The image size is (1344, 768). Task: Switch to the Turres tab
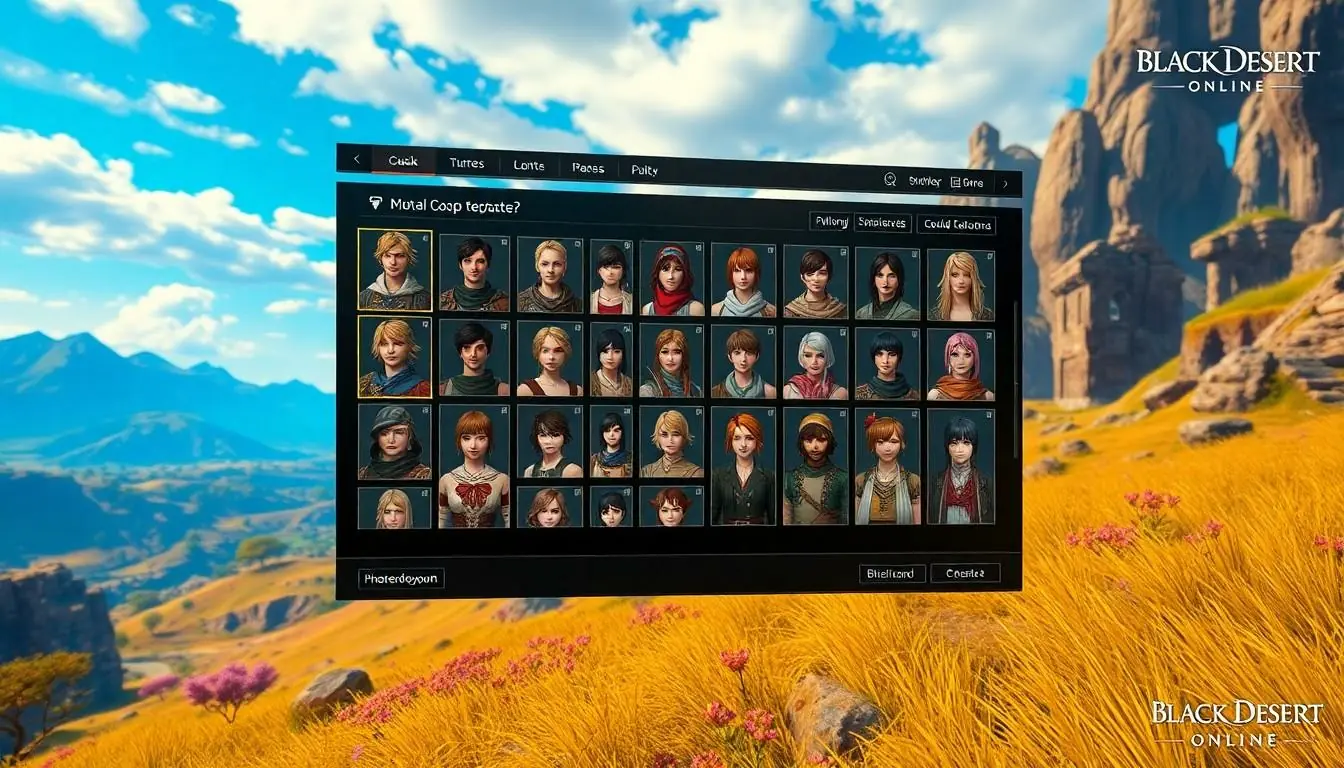click(466, 163)
